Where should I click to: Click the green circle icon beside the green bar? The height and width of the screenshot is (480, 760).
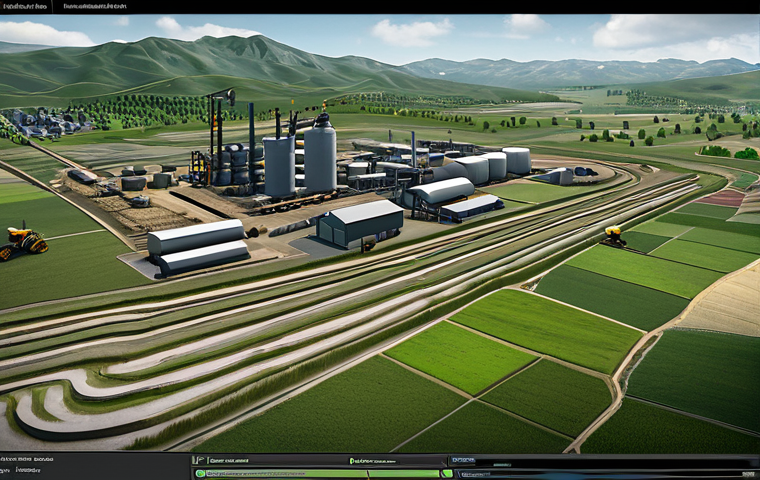click(x=200, y=473)
